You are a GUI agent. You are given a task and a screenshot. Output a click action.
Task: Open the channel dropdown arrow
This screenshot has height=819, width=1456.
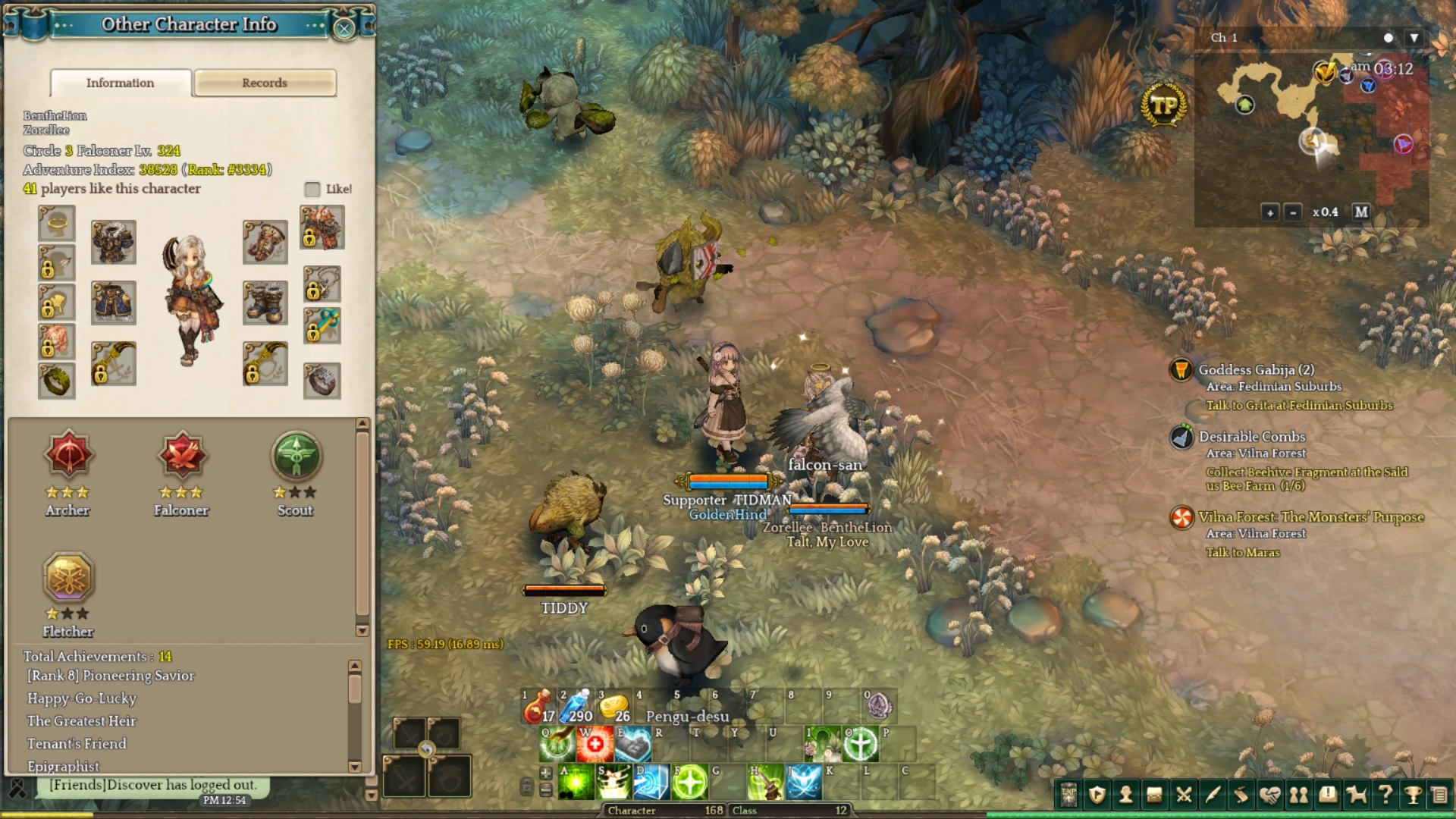click(x=1414, y=38)
